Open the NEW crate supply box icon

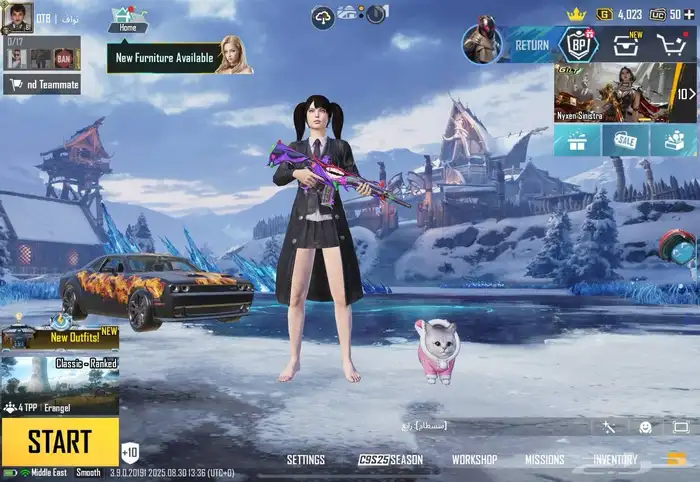pos(627,45)
